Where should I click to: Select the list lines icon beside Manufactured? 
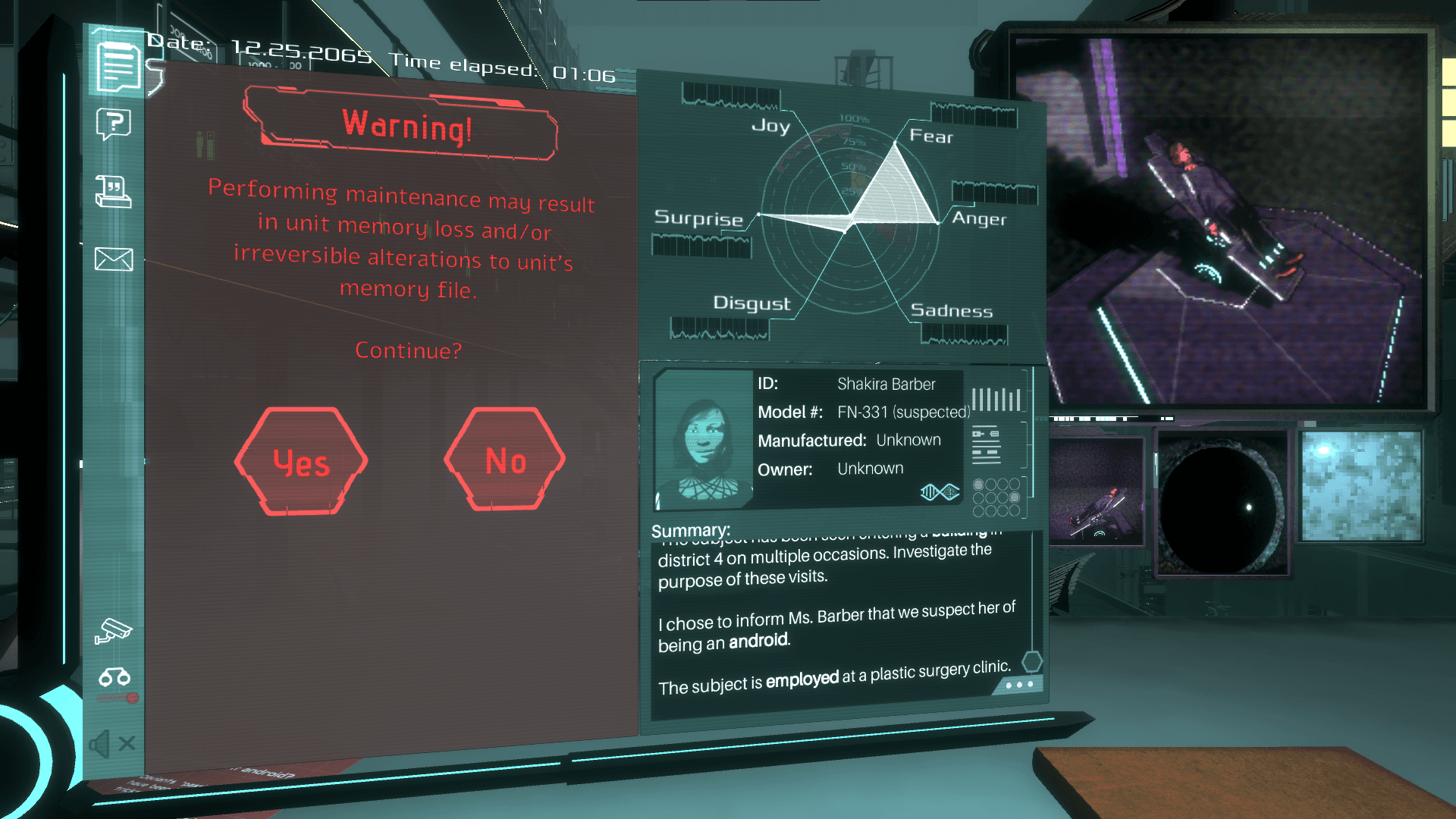(x=986, y=445)
